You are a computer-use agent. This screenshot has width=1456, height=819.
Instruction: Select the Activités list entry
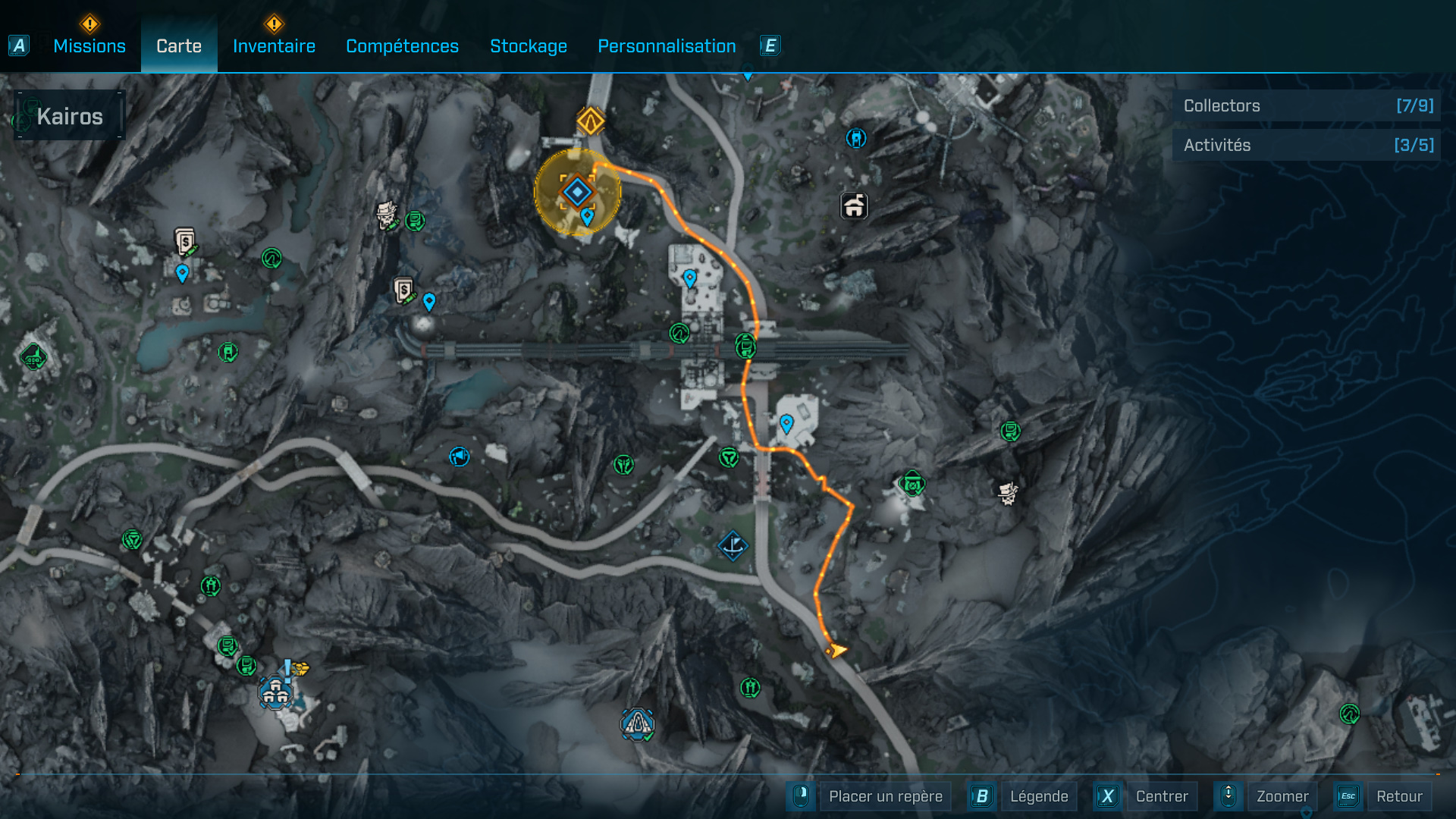1307,146
